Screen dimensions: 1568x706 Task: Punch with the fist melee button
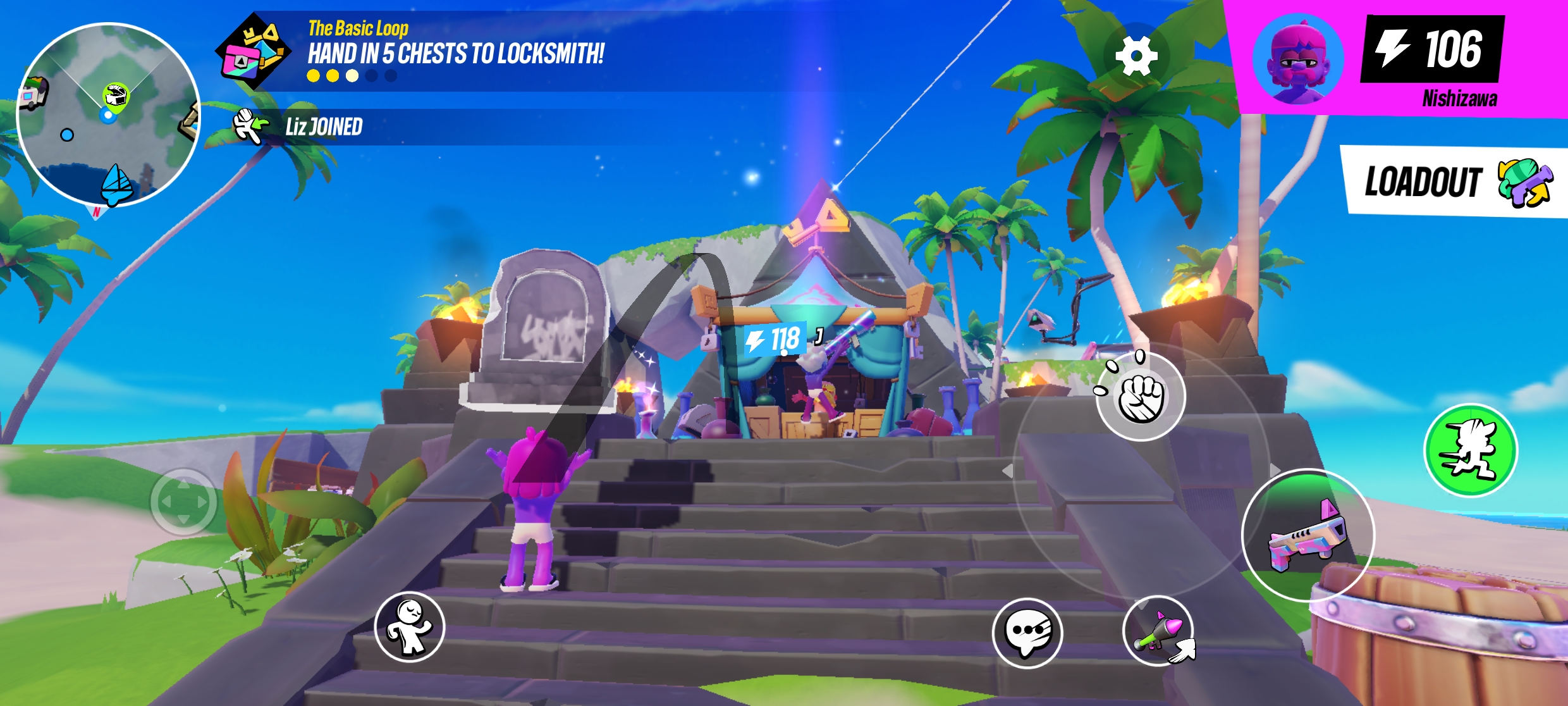pos(1141,397)
